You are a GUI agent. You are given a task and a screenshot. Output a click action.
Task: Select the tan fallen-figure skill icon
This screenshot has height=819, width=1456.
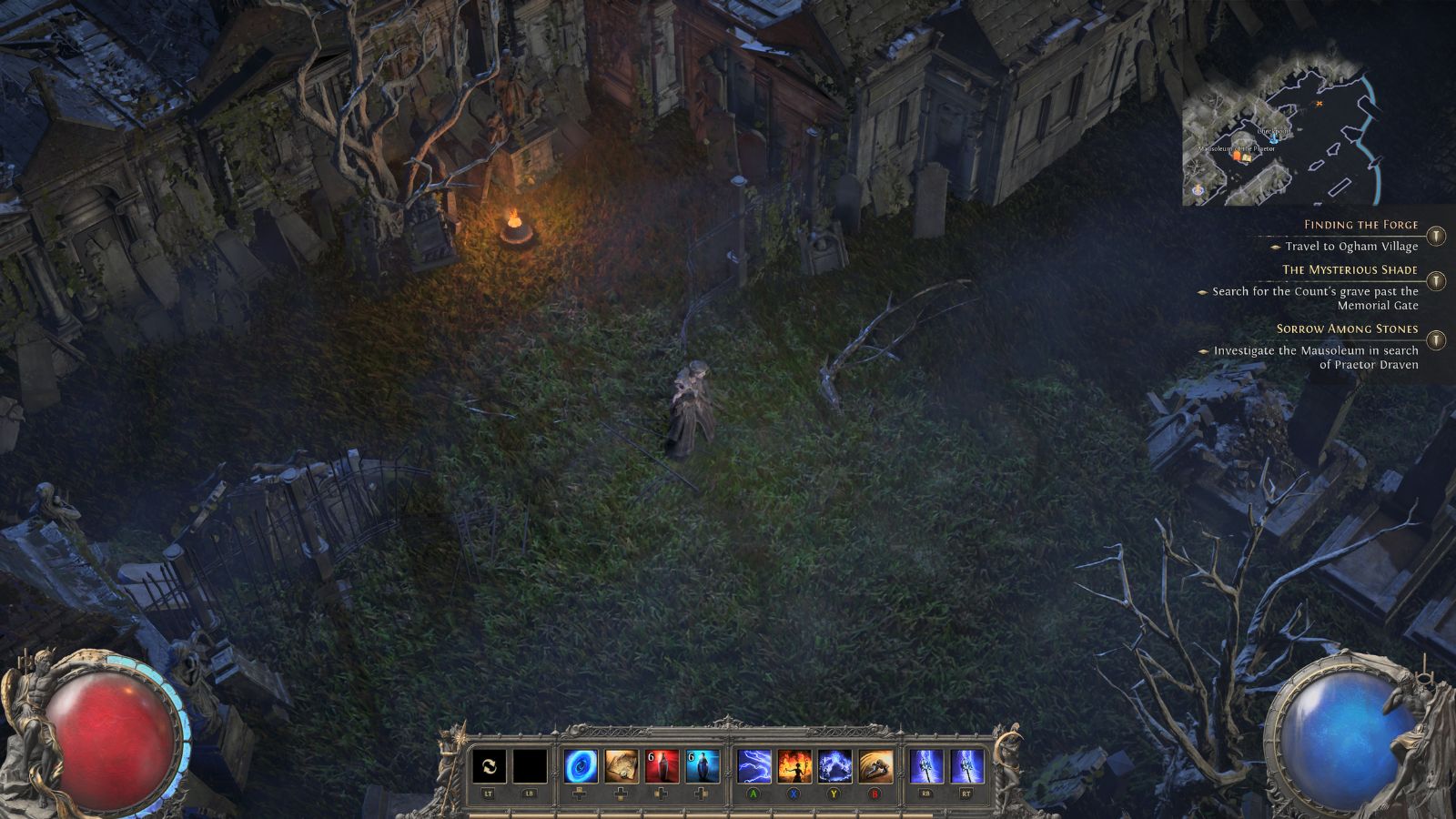coord(875,767)
